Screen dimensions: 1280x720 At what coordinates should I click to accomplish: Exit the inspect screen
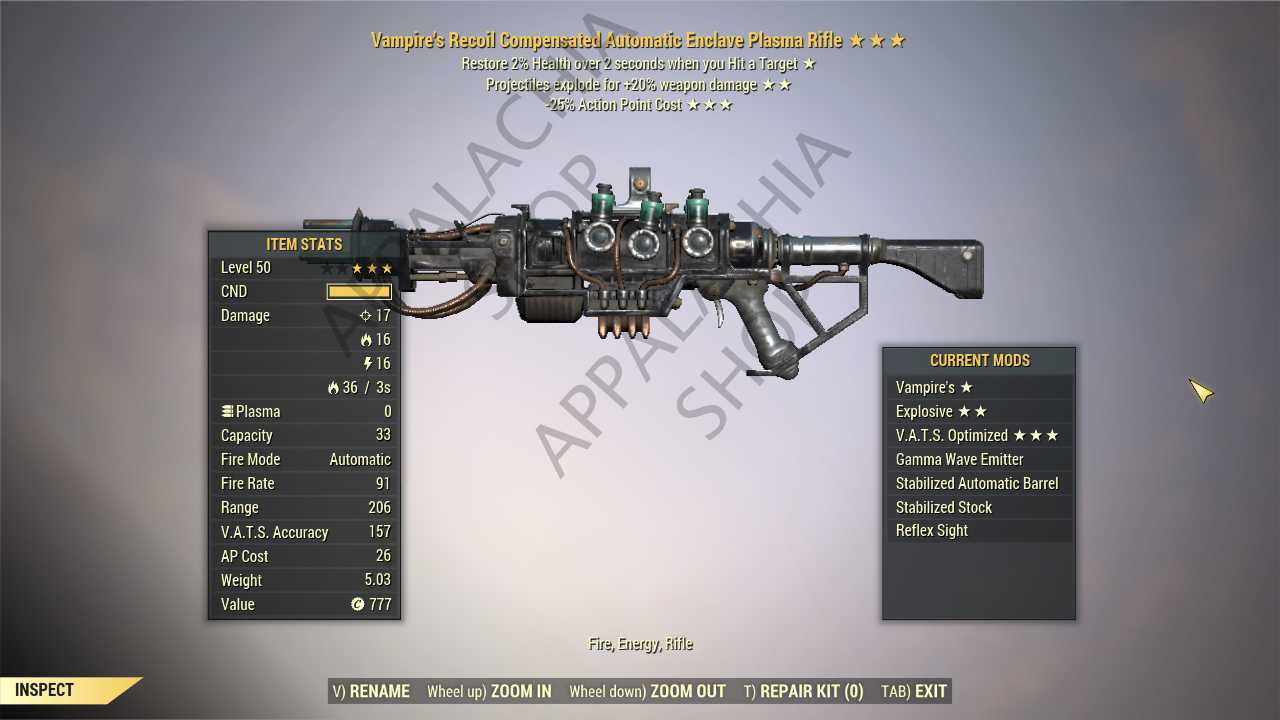[913, 691]
